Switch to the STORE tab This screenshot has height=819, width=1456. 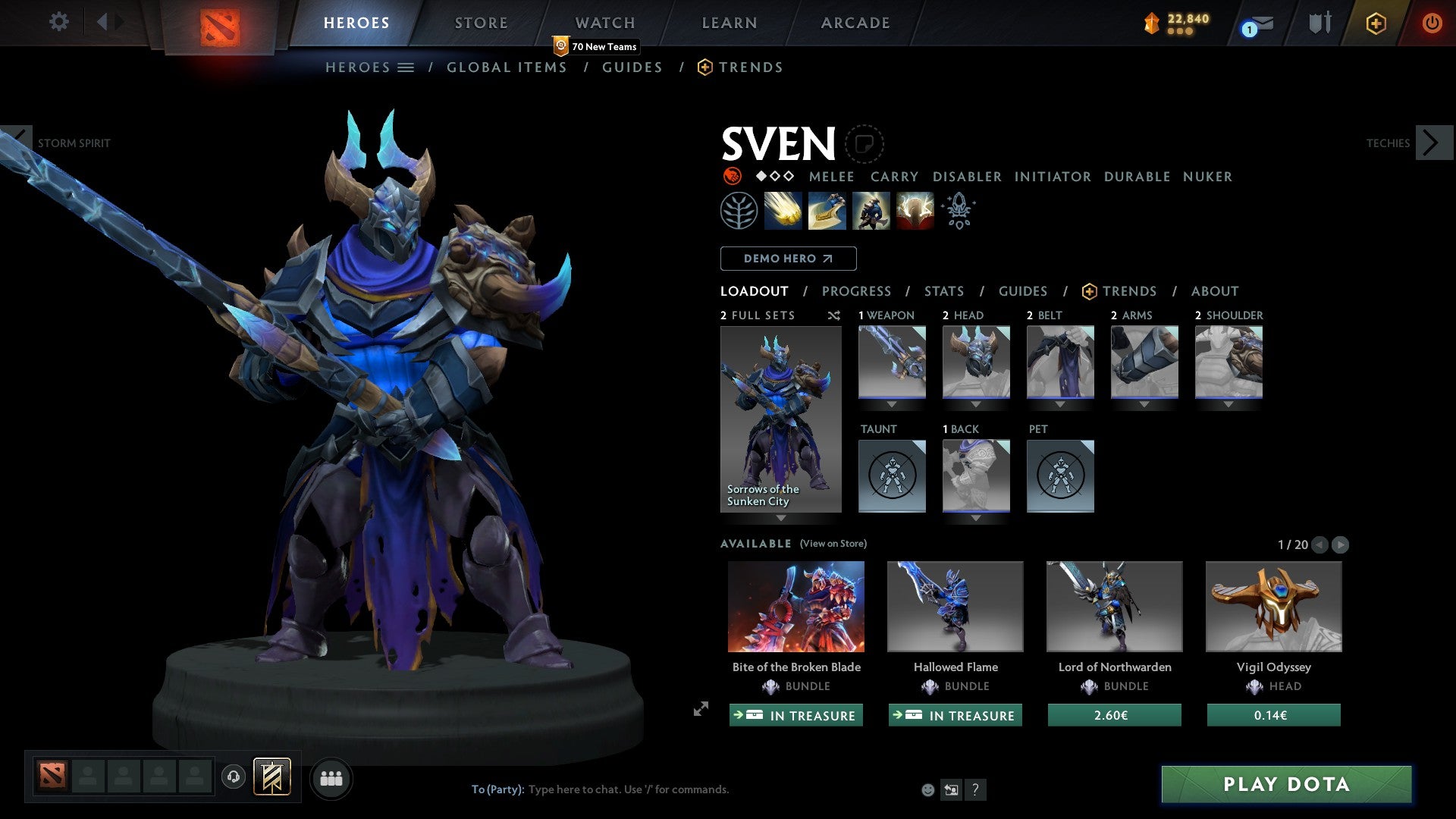tap(481, 23)
